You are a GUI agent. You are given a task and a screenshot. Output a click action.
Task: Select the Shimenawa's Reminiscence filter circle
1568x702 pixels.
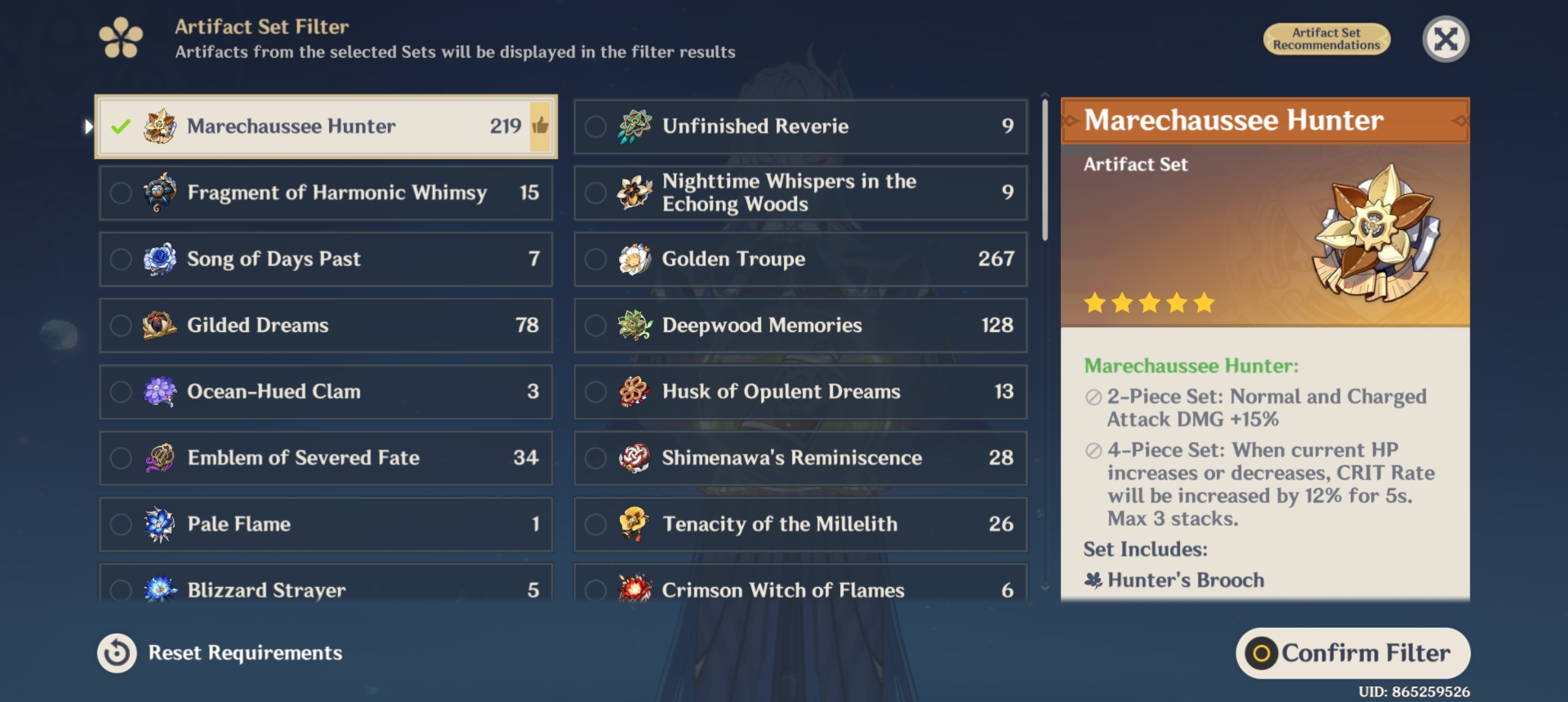click(x=595, y=458)
